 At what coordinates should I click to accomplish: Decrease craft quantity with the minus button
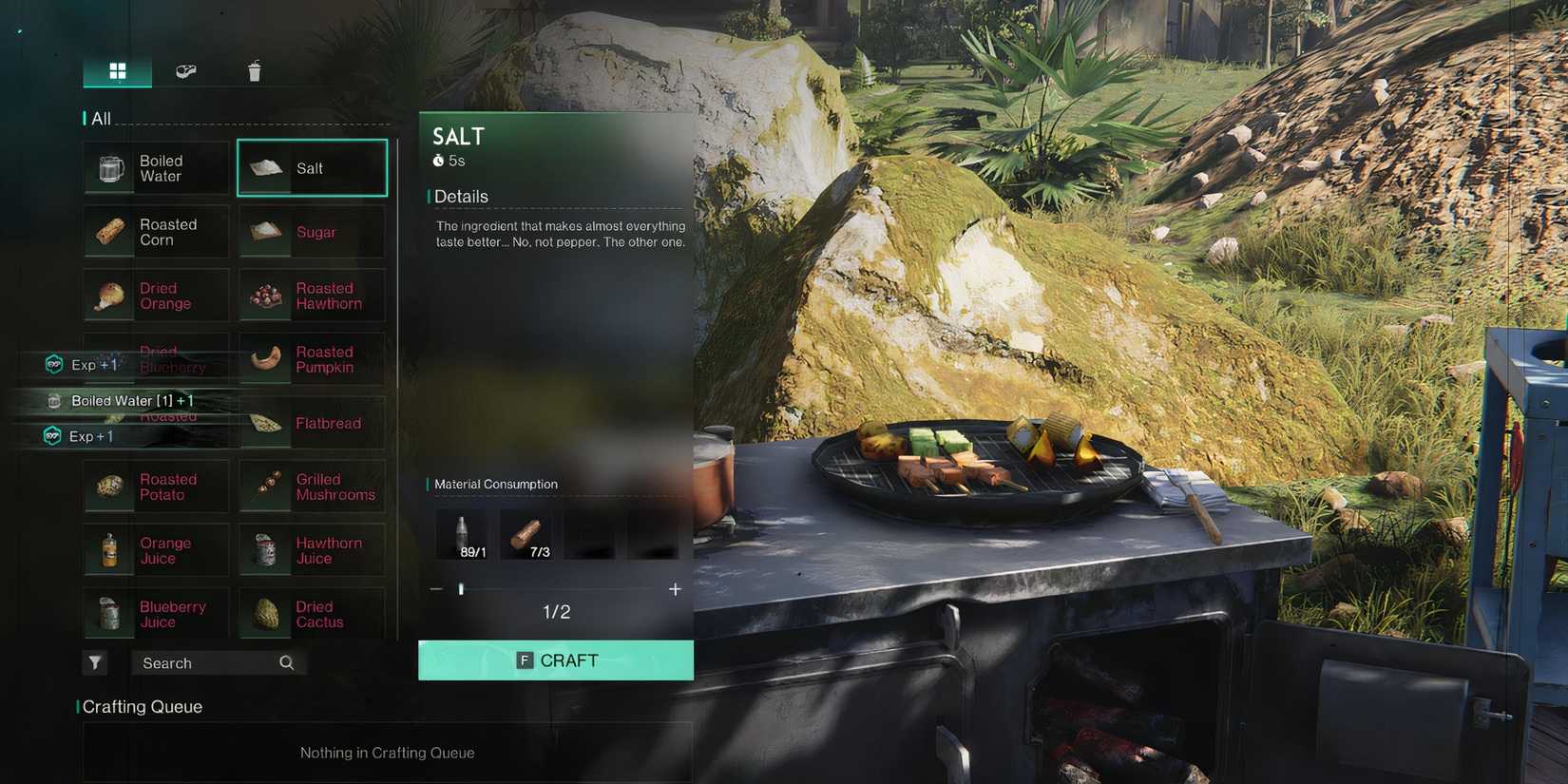click(437, 589)
